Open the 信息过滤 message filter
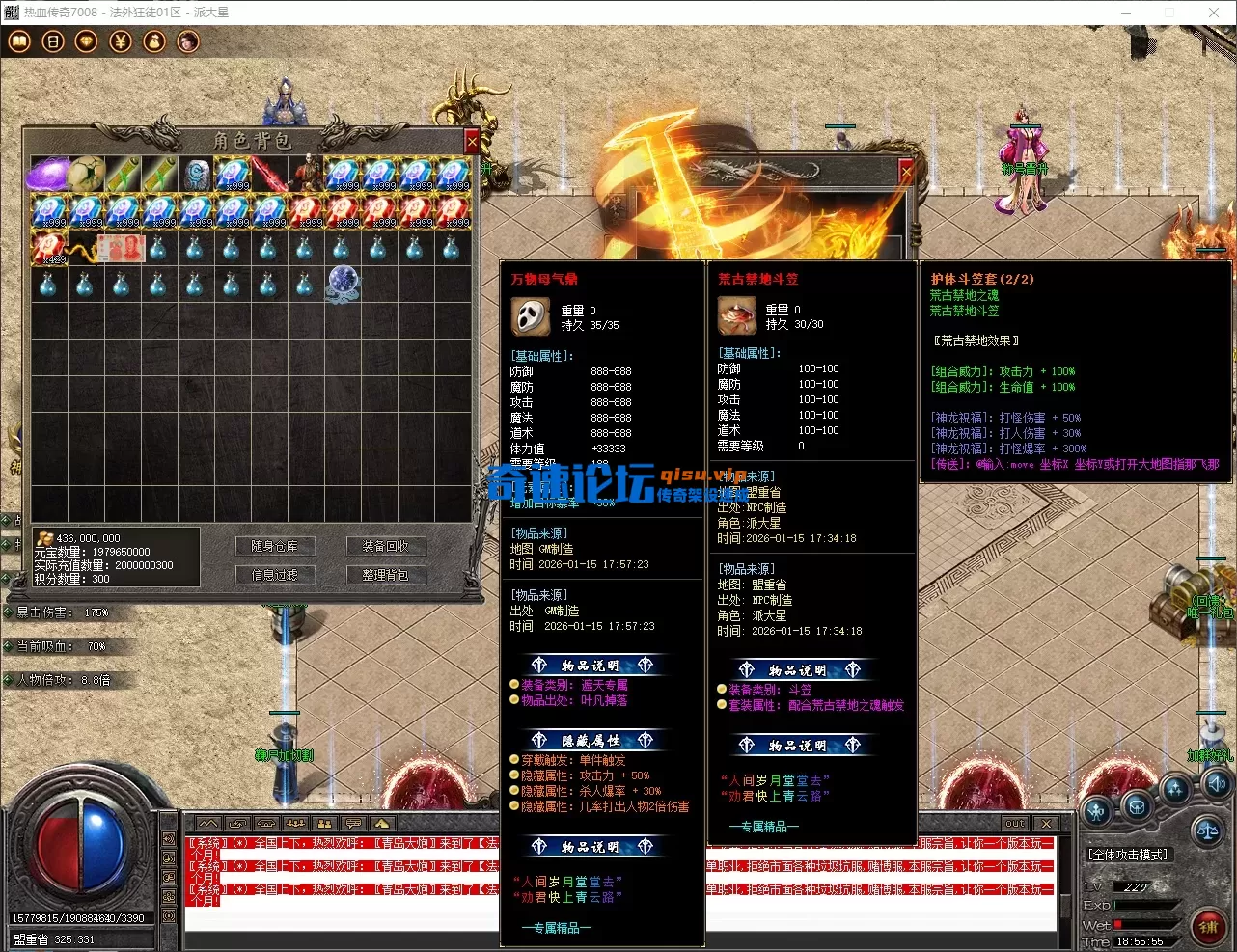Viewport: 1237px width, 952px height. coord(274,575)
